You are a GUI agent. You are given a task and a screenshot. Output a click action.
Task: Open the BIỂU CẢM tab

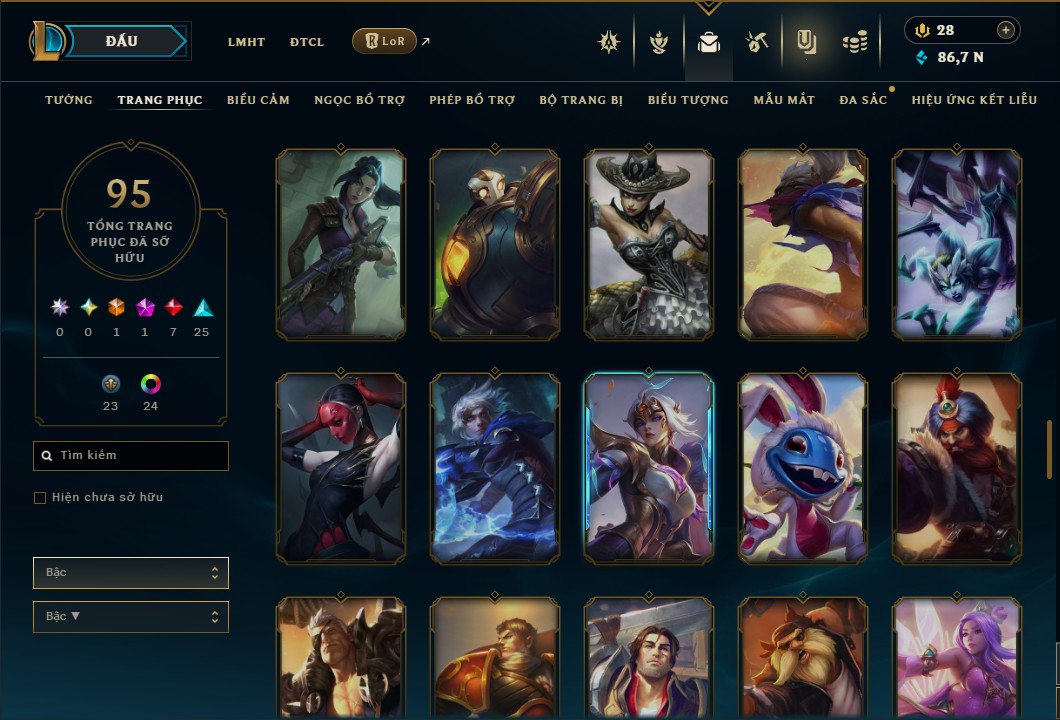pos(258,100)
